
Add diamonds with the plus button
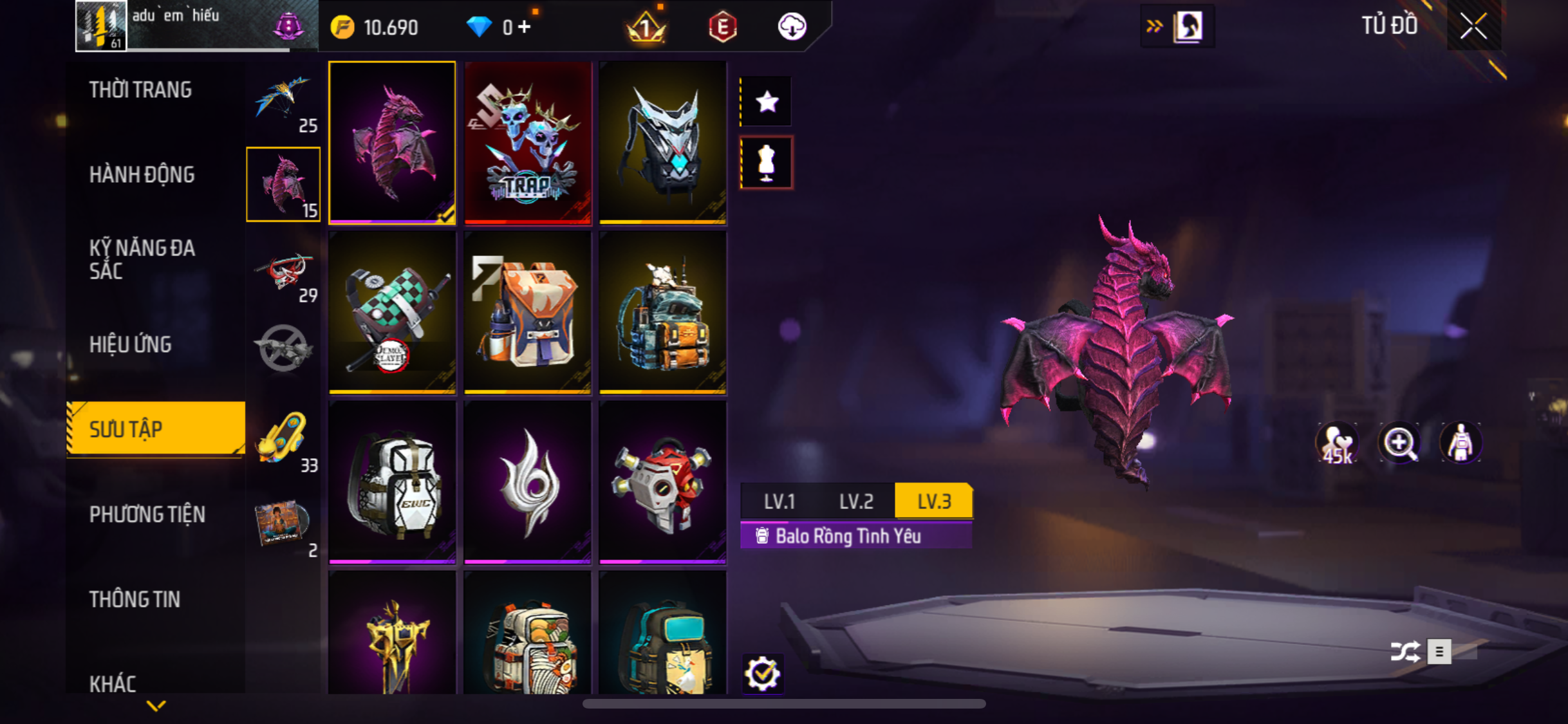click(x=525, y=27)
